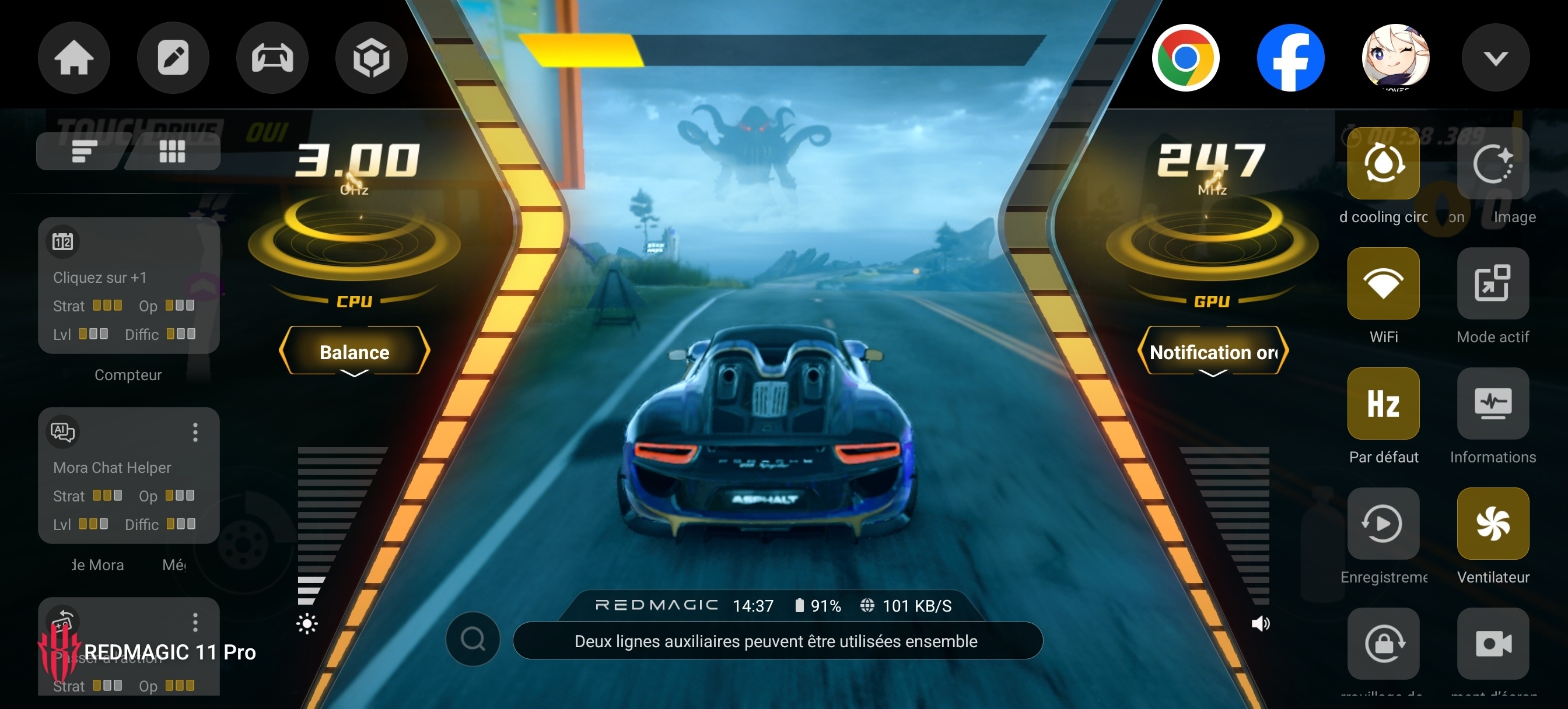Toggle the liquid cooling circulation

pyautogui.click(x=1384, y=163)
